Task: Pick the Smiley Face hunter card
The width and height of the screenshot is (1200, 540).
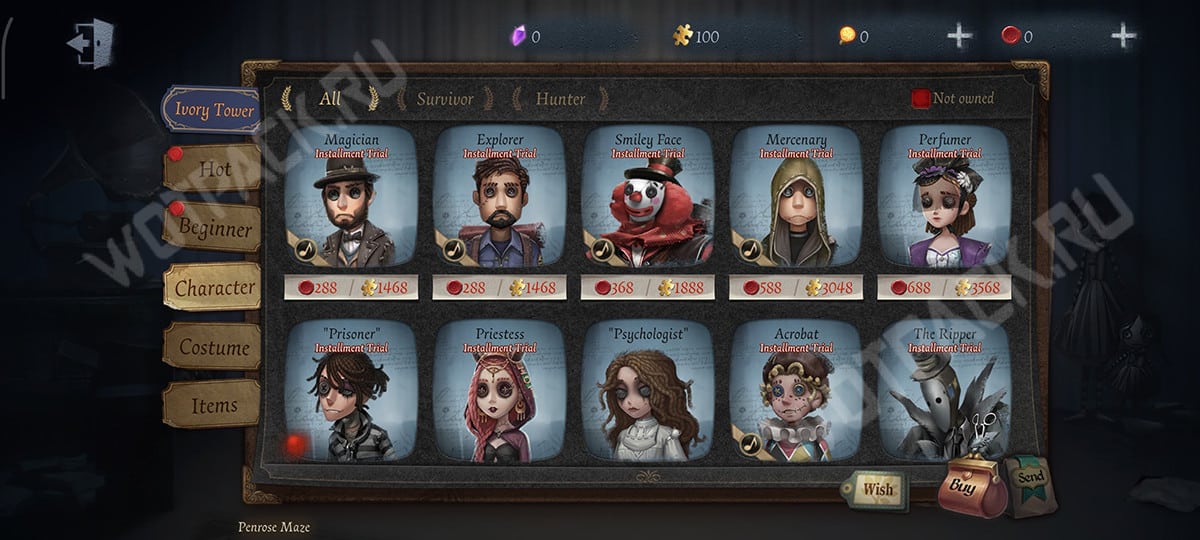Action: coord(647,199)
